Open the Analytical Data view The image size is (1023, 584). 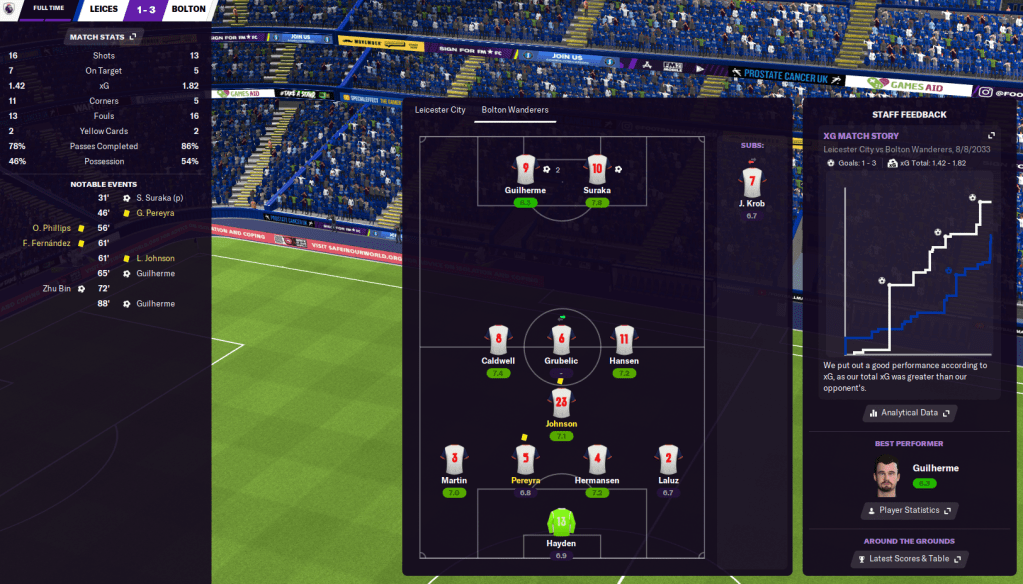(909, 412)
